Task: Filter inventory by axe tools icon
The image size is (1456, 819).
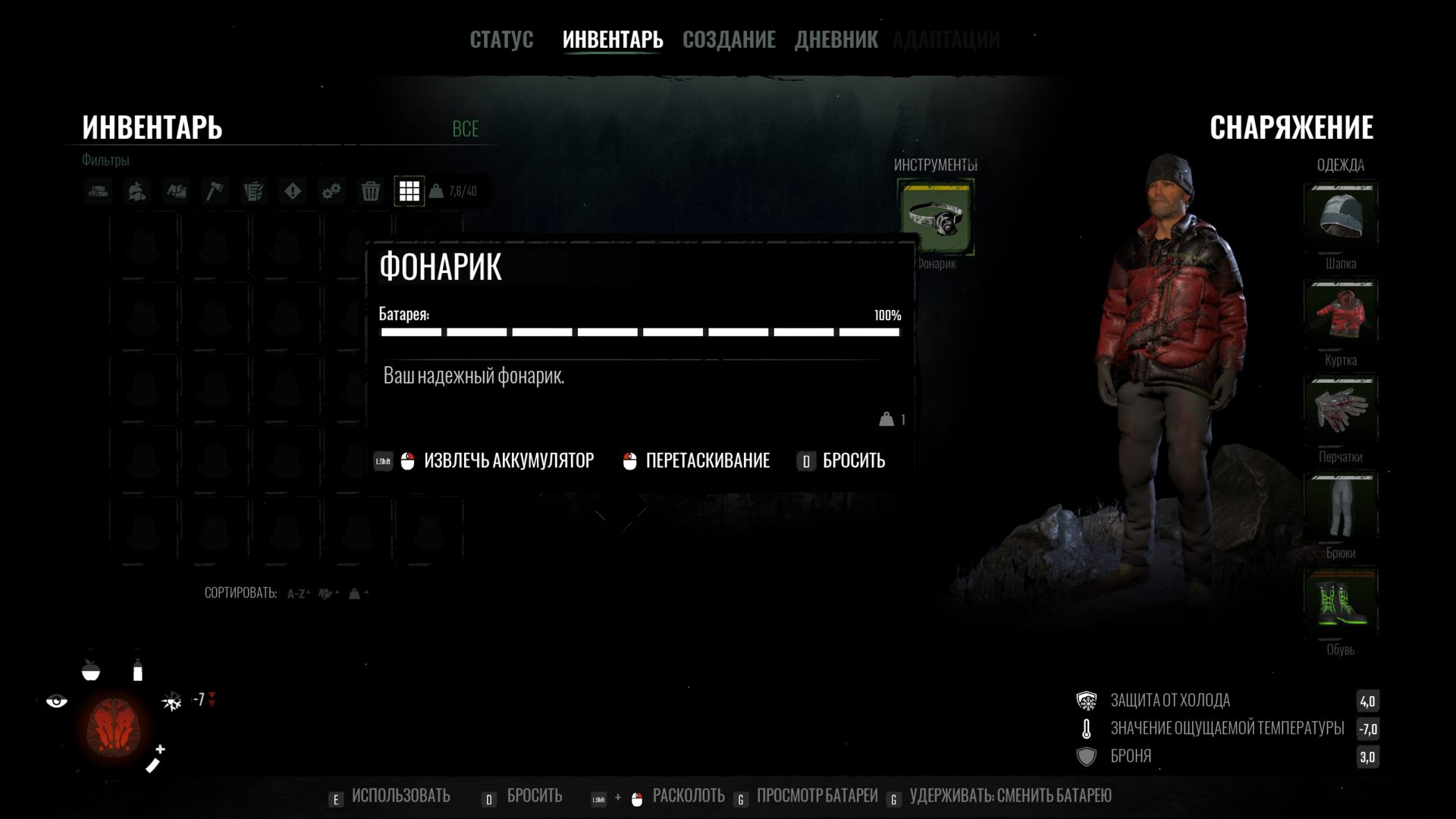Action: point(215,191)
